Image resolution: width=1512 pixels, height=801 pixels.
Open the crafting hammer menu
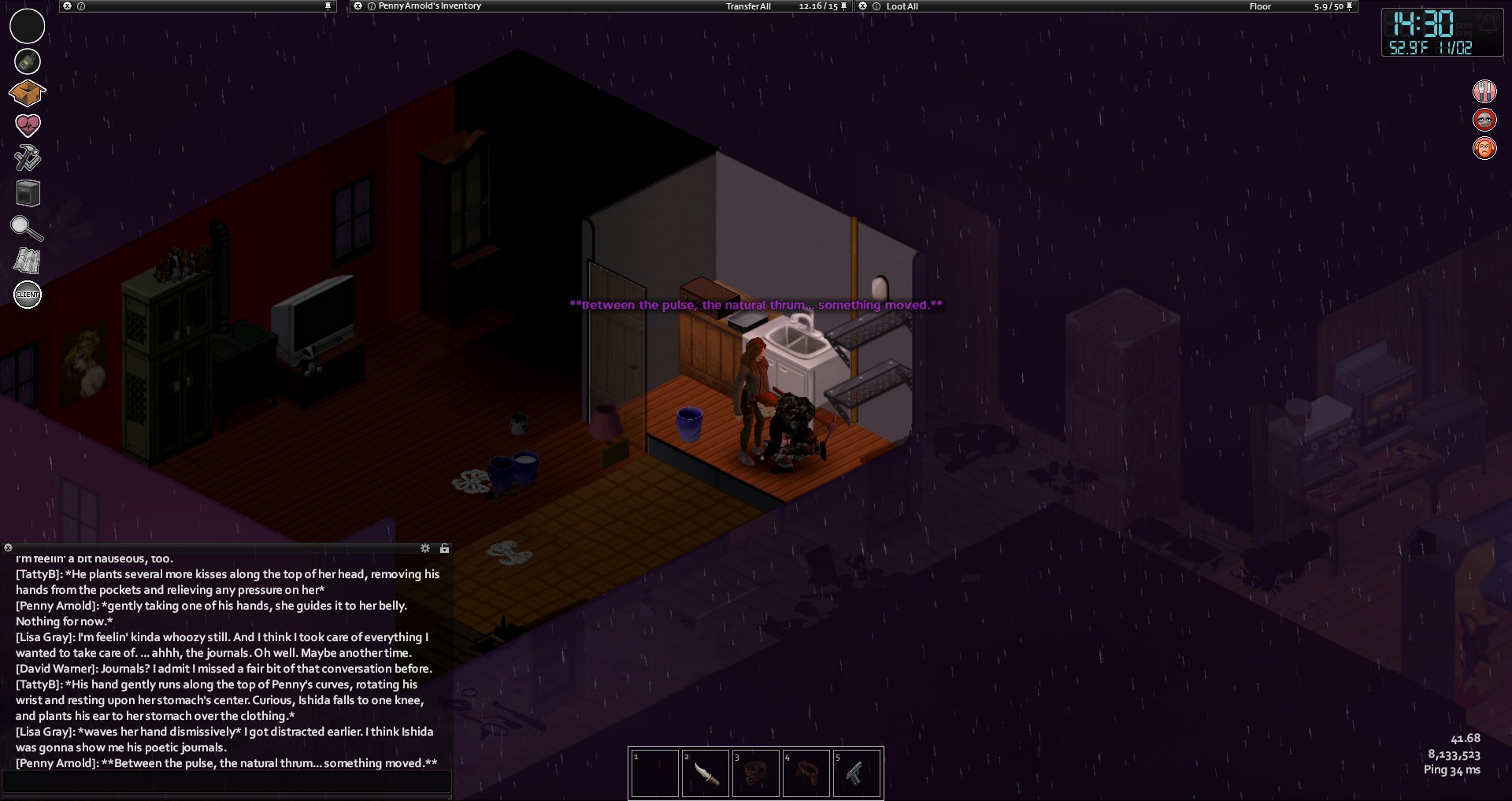pos(28,158)
